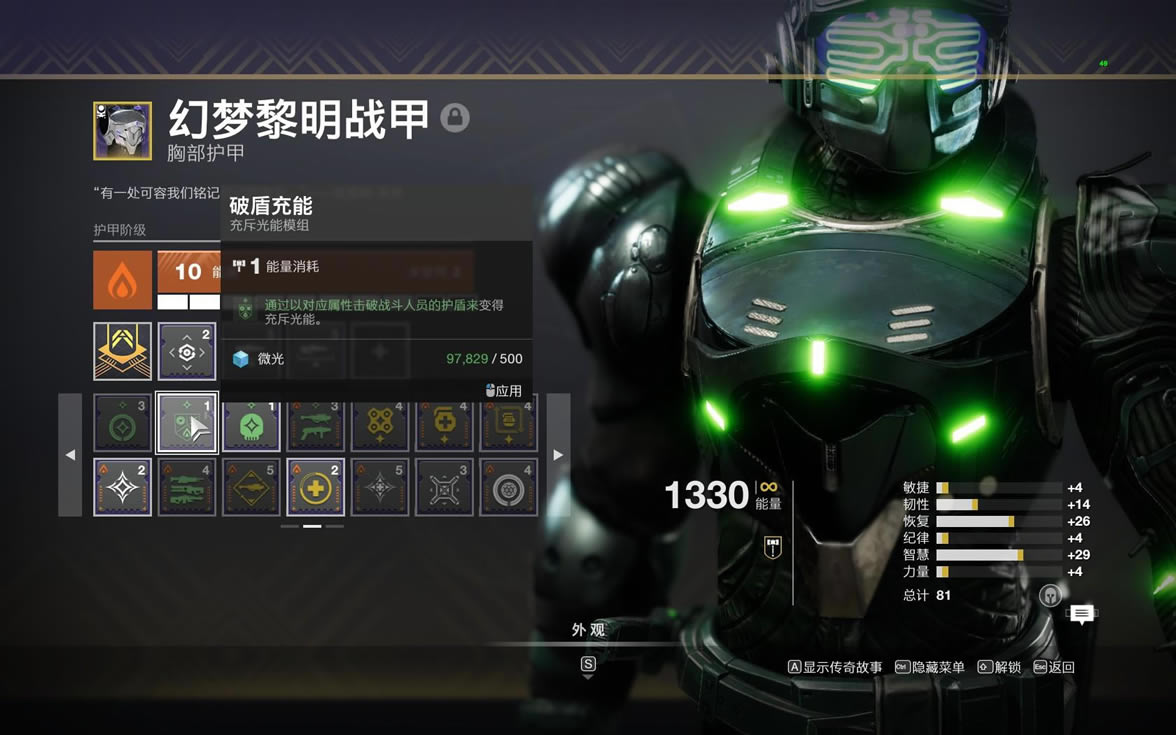
Task: Pick the two green guns mod
Action: pos(316,423)
